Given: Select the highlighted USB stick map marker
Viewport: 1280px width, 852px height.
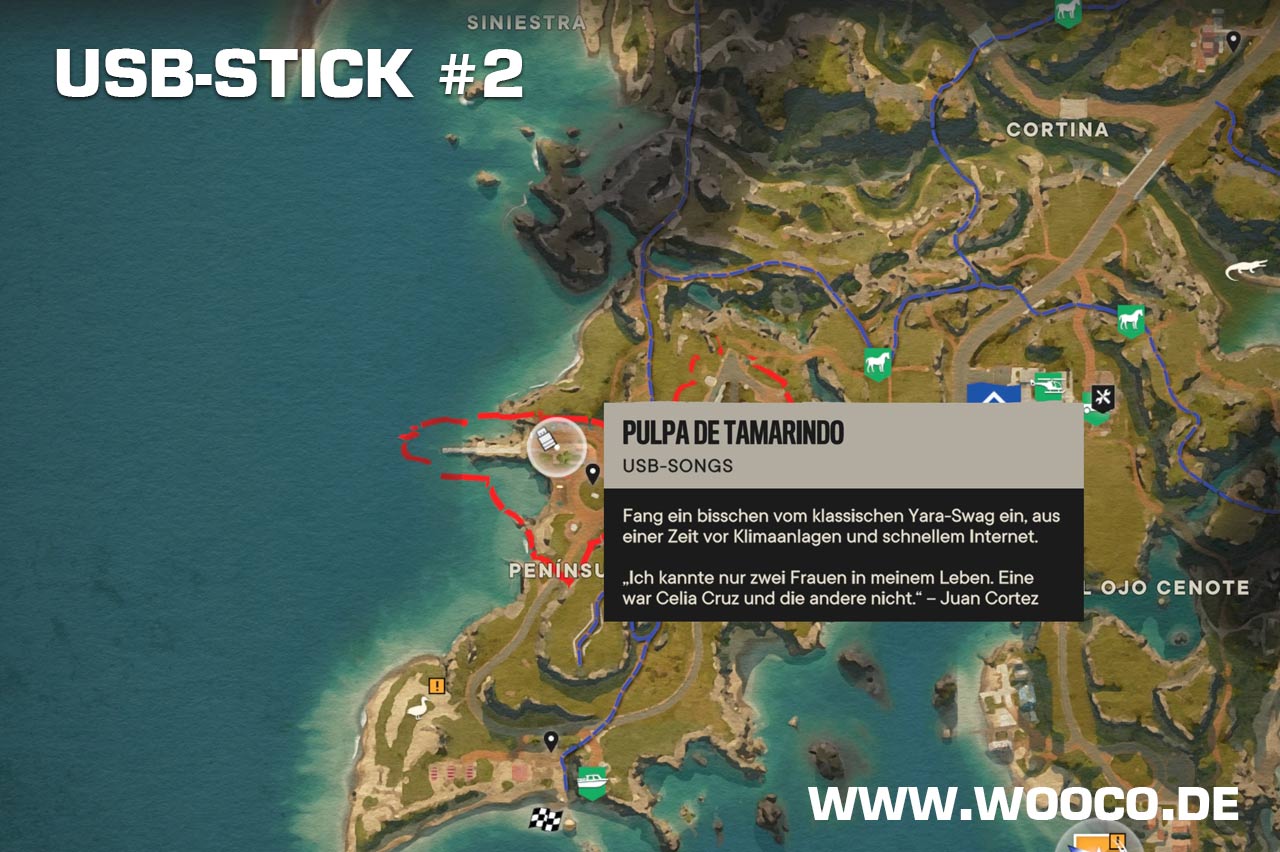Looking at the screenshot, I should [556, 445].
